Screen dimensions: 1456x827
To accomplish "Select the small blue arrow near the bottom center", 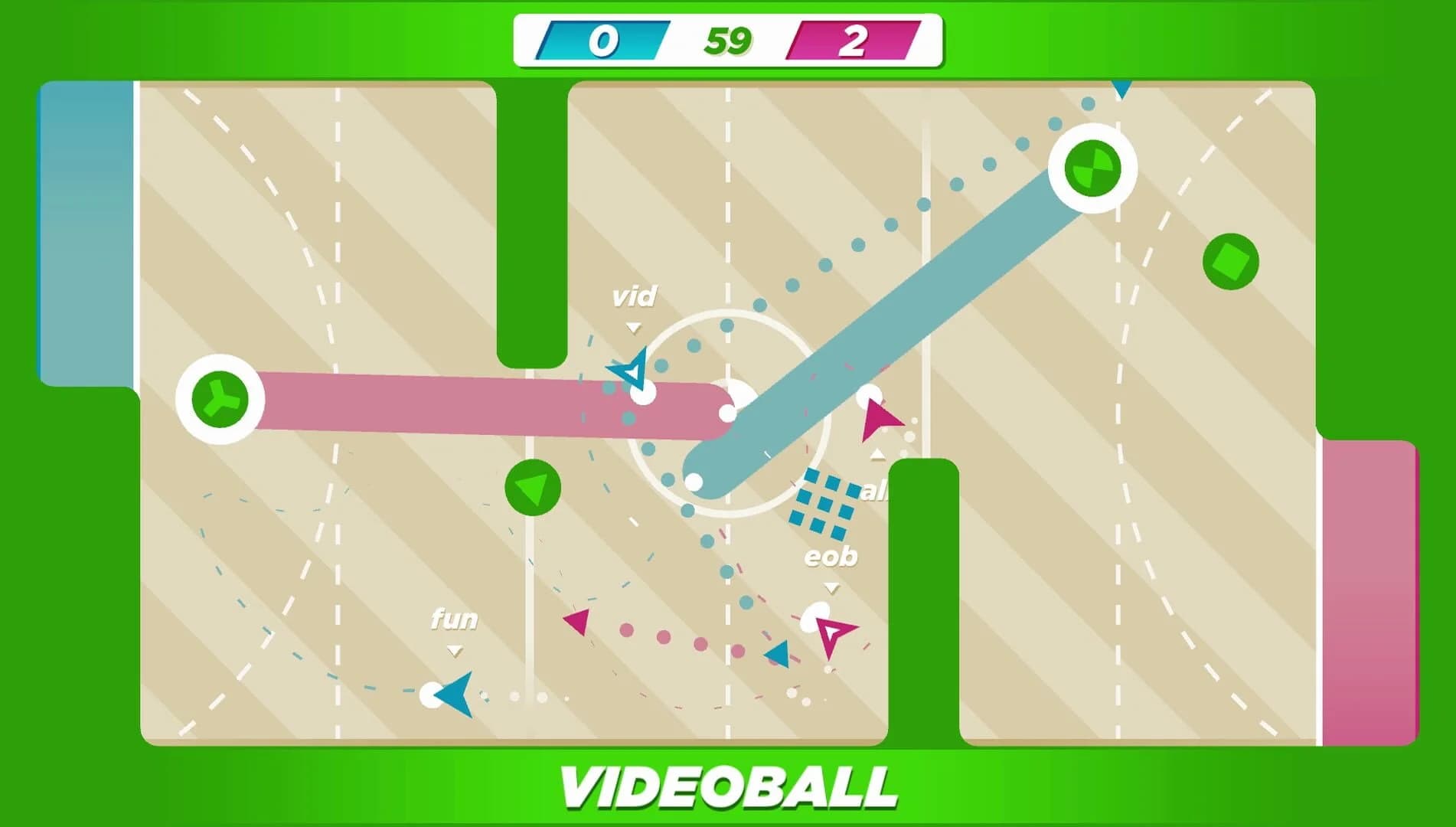I will coord(779,652).
